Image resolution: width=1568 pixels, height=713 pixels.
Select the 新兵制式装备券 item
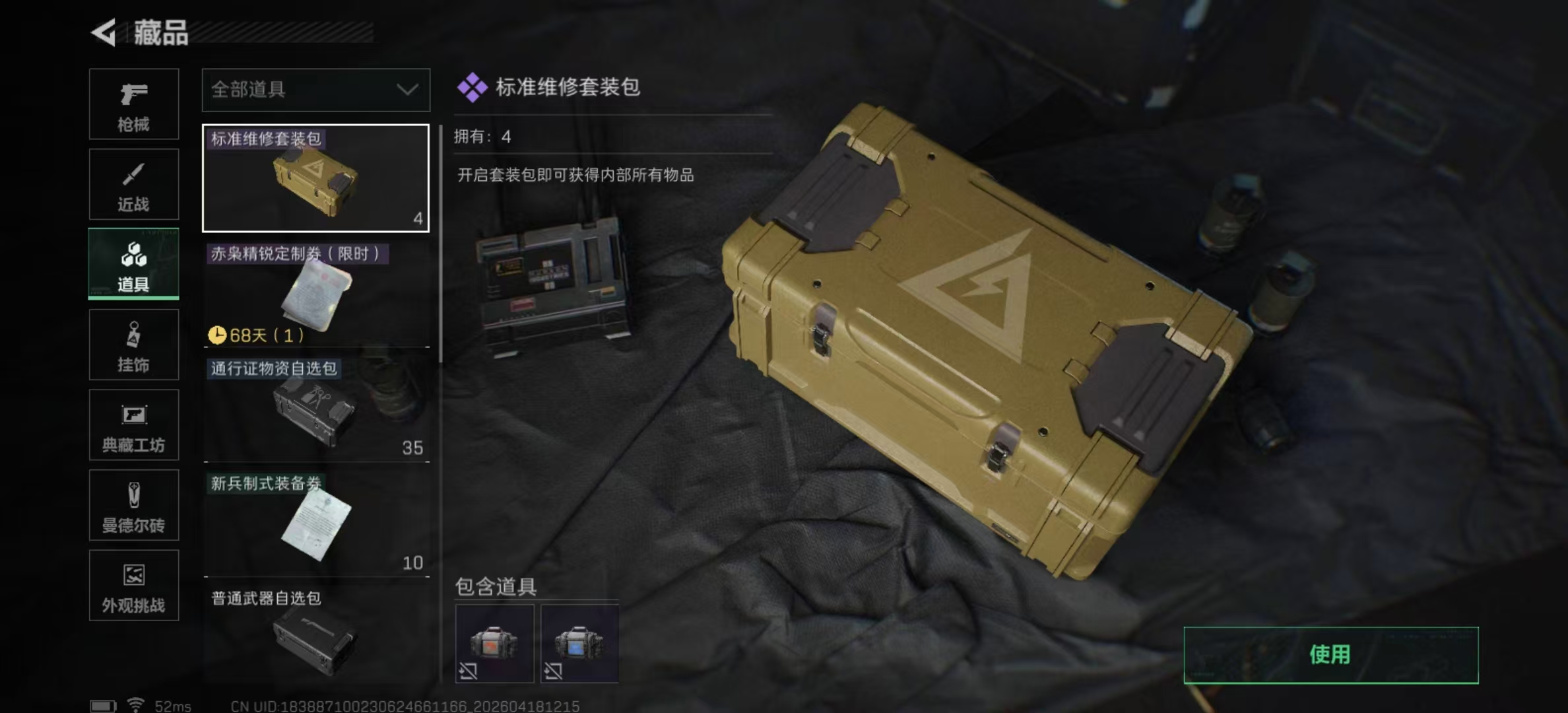(315, 522)
